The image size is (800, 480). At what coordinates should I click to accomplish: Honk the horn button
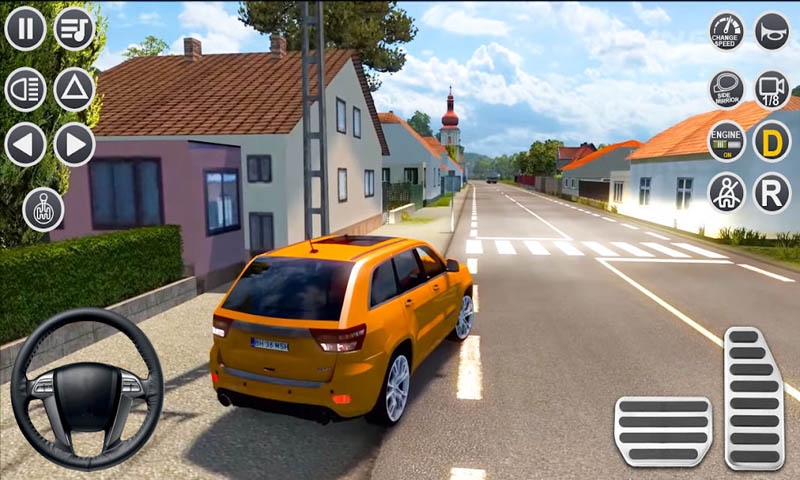[771, 31]
